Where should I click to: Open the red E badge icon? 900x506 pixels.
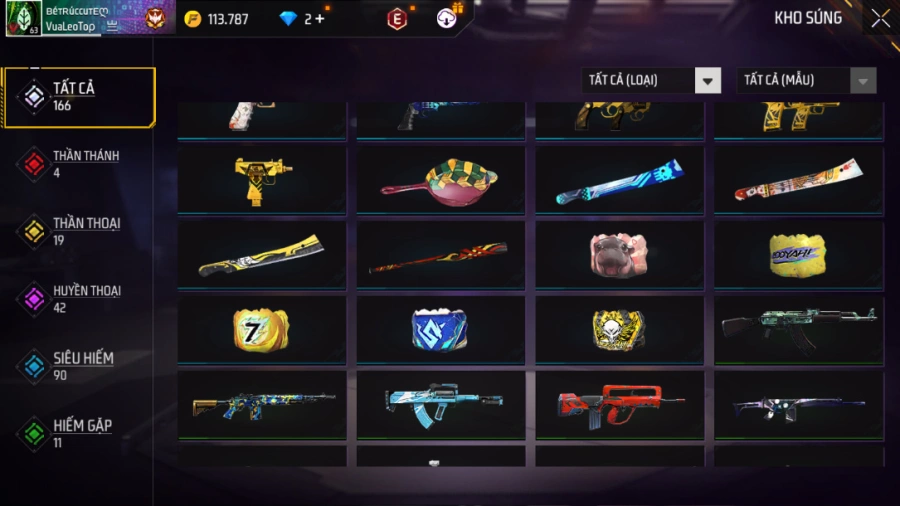pos(397,19)
